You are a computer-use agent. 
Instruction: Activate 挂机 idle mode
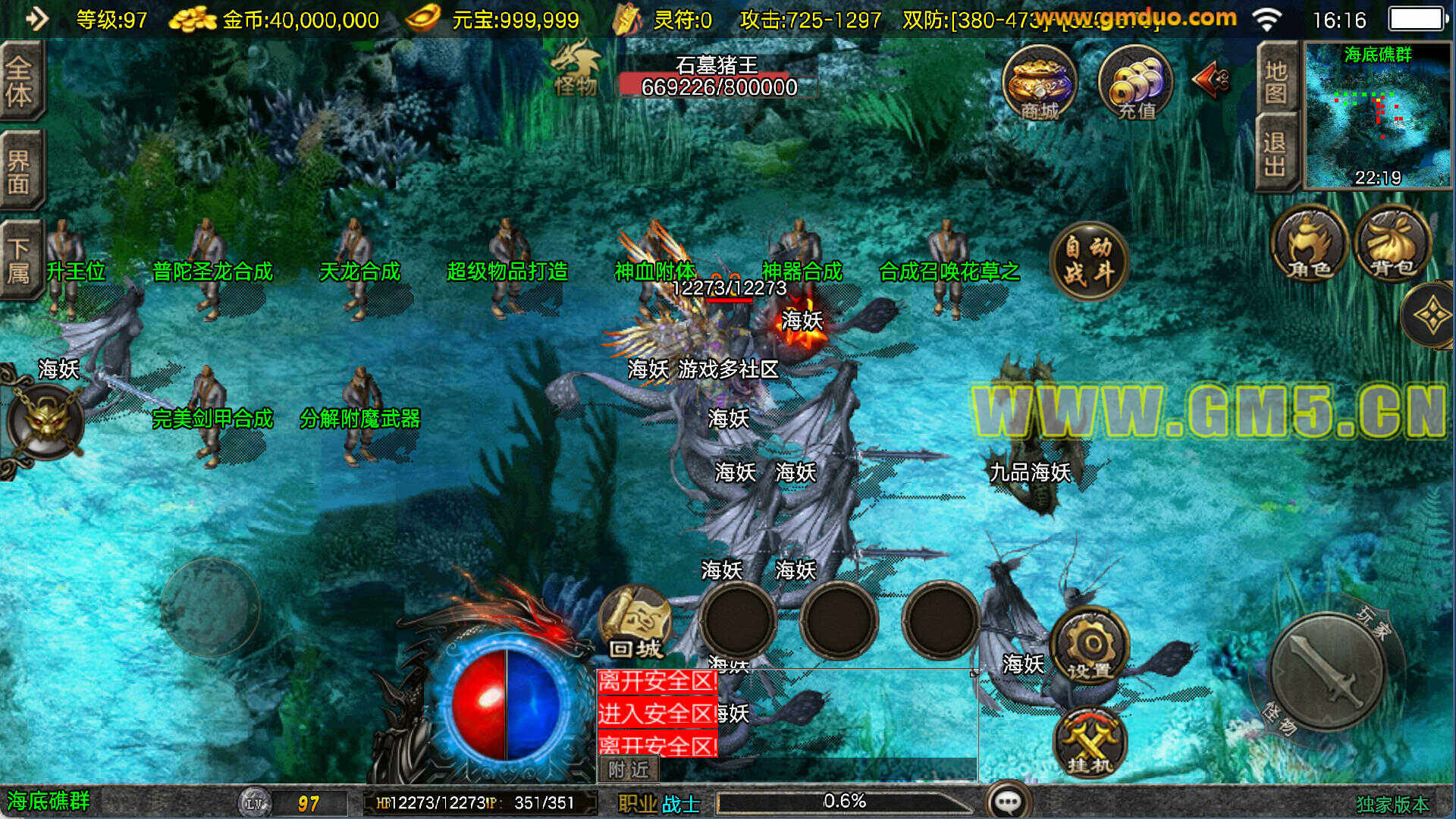(1090, 743)
